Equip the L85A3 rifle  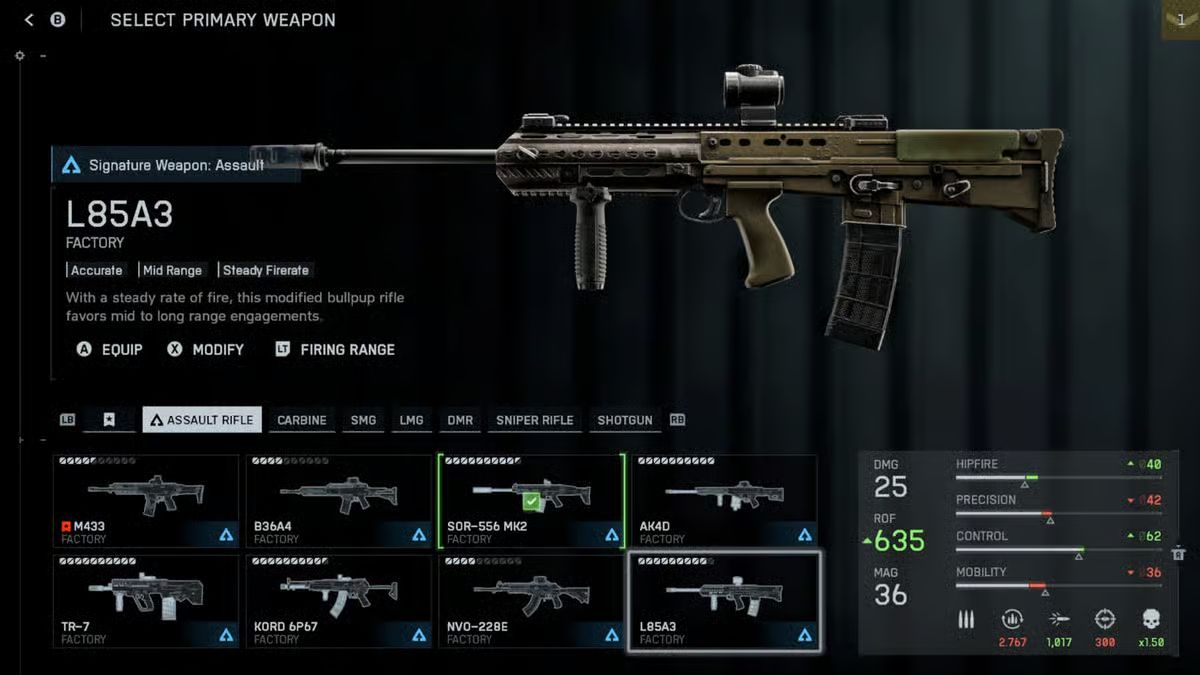(x=110, y=350)
